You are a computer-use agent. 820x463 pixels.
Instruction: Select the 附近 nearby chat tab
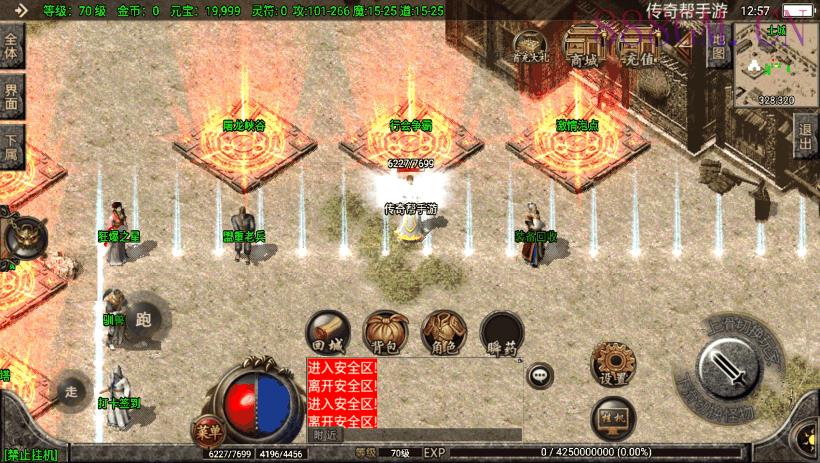[325, 435]
